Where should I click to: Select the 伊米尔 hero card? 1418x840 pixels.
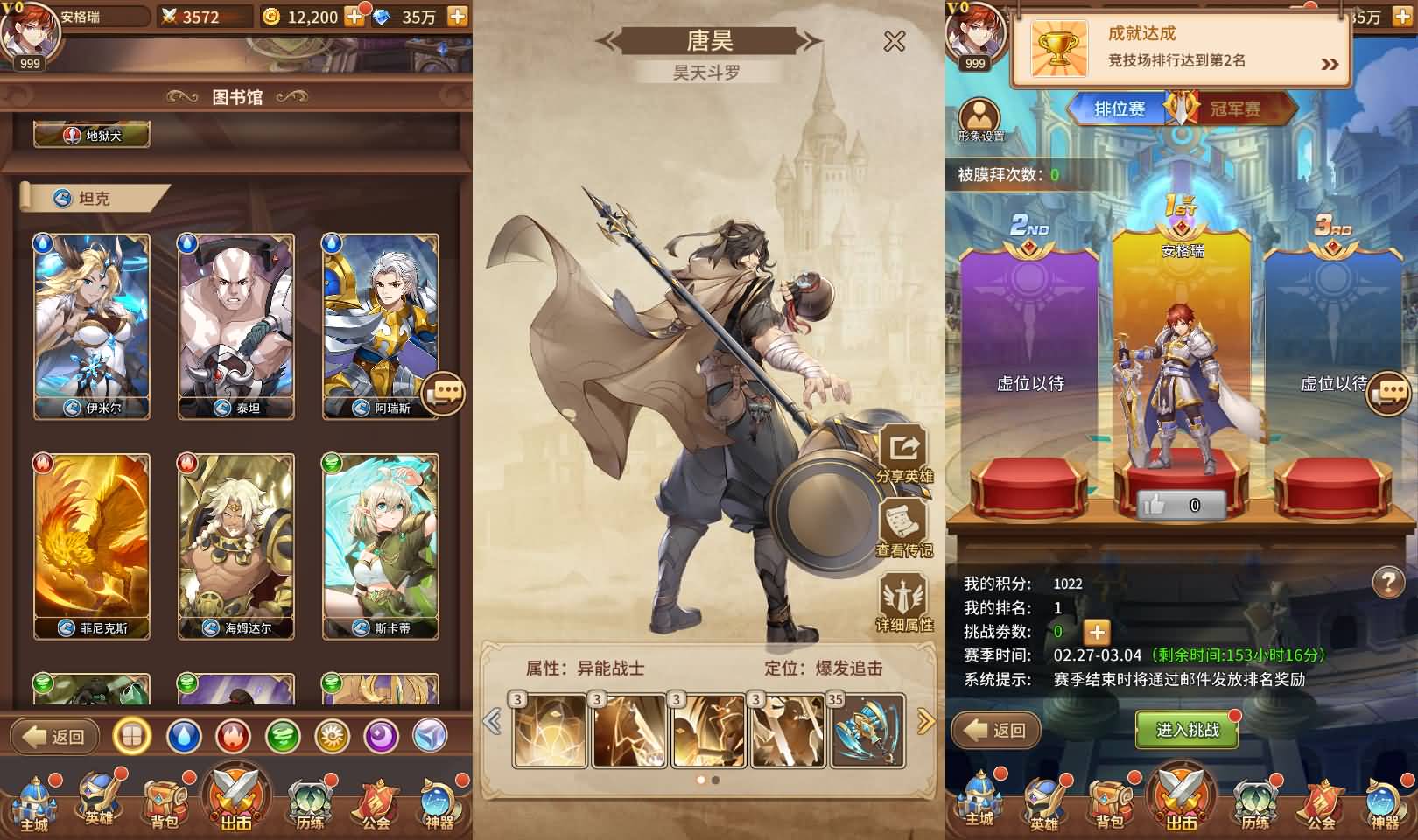[x=92, y=325]
